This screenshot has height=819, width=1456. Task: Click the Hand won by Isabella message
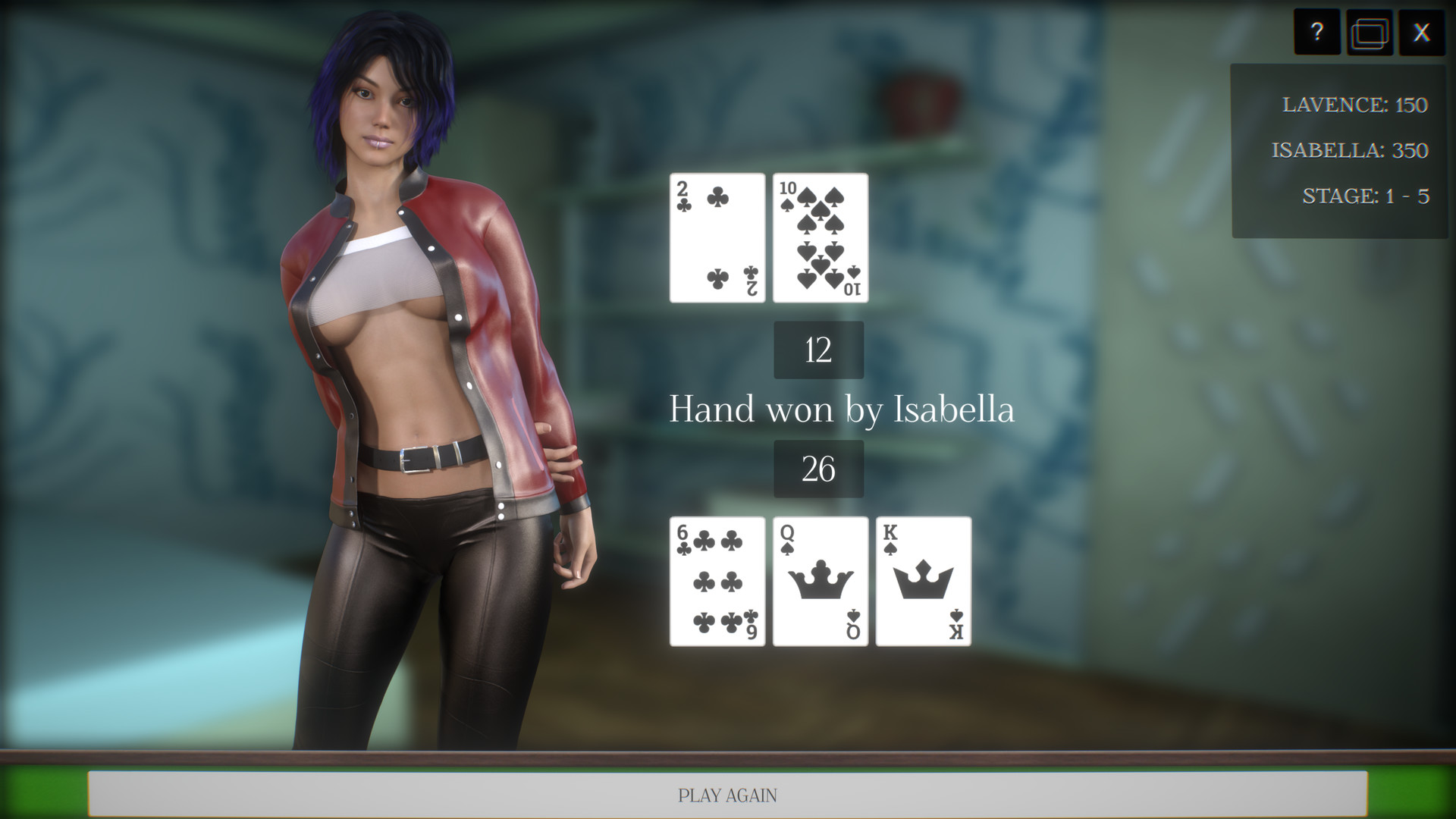tap(842, 409)
